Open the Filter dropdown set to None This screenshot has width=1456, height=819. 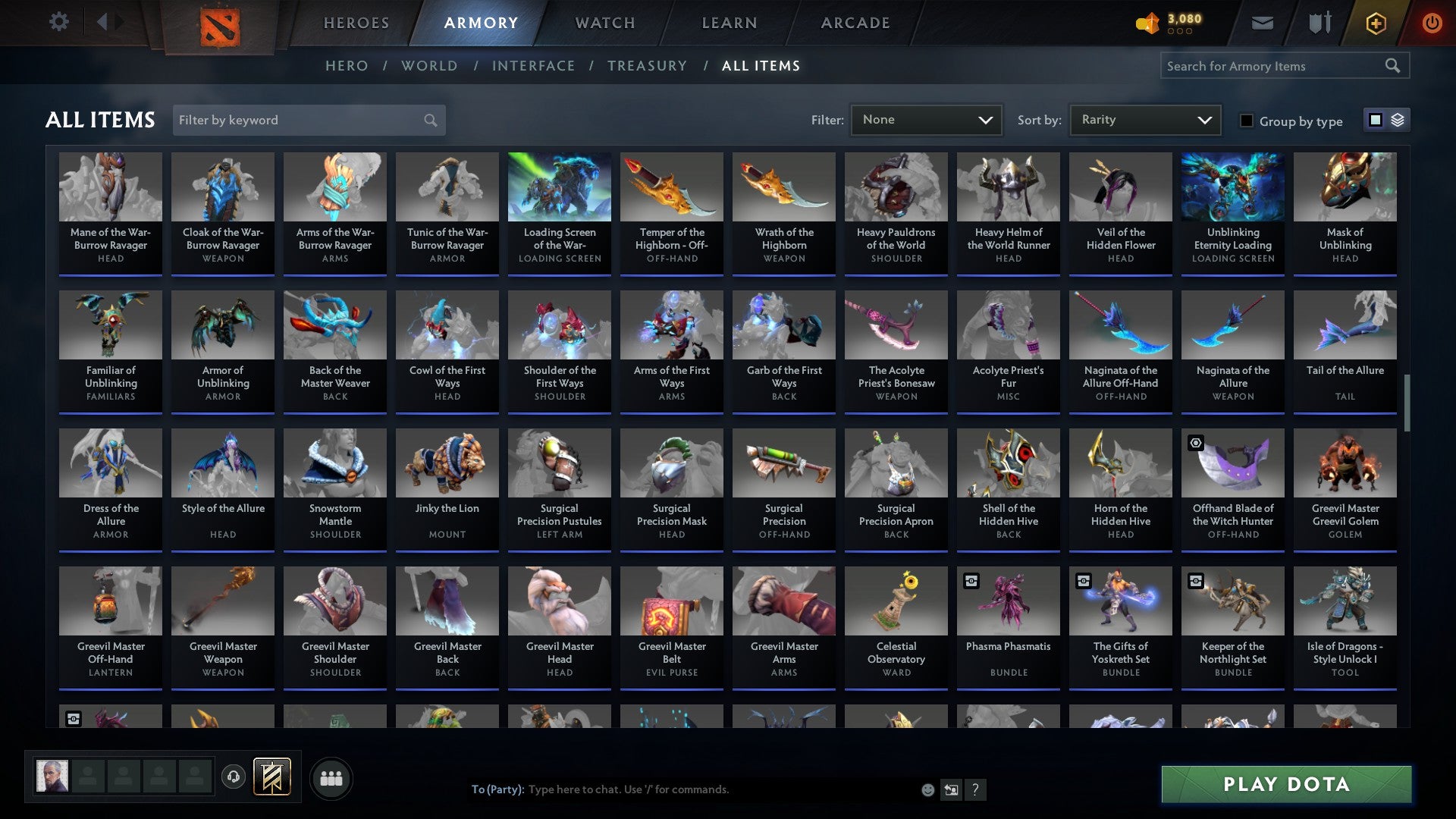click(x=926, y=119)
